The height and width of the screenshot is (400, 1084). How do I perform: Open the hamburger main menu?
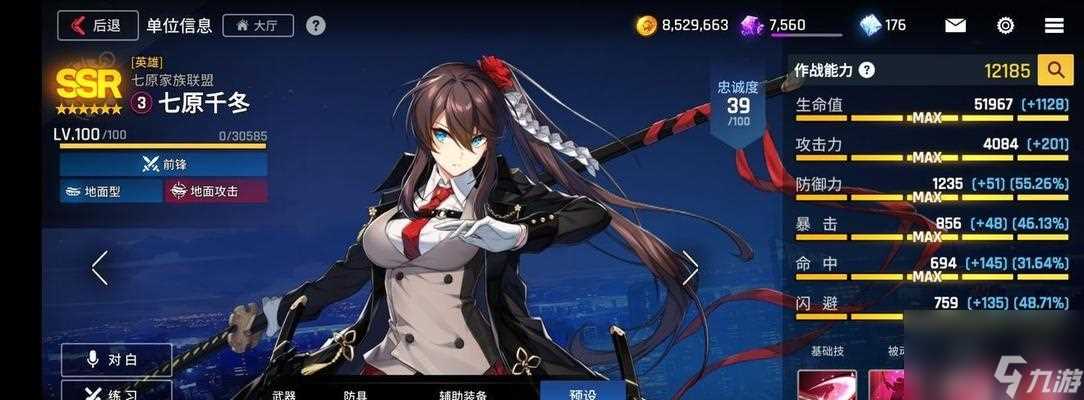coord(1054,25)
